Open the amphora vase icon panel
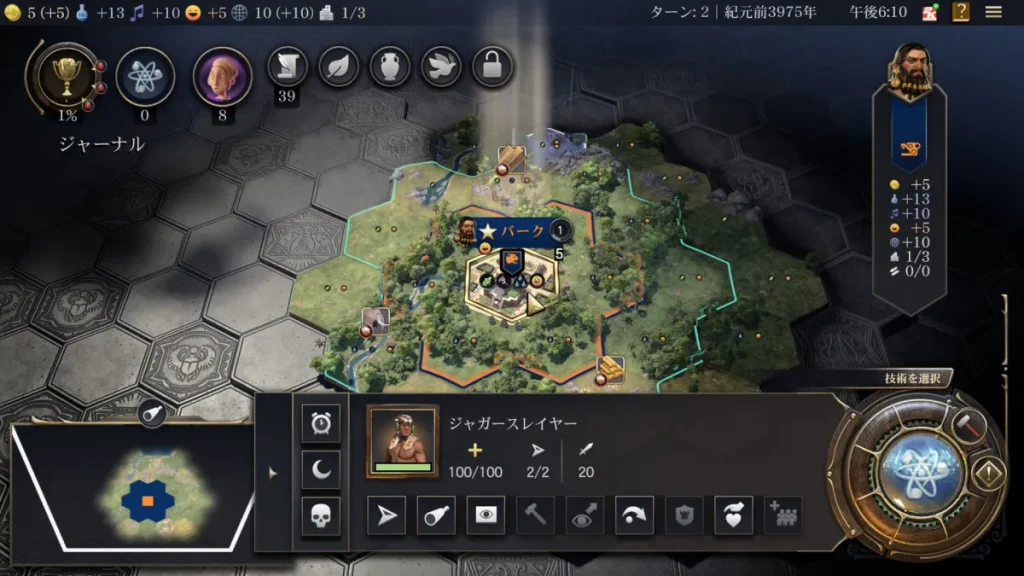 point(390,67)
